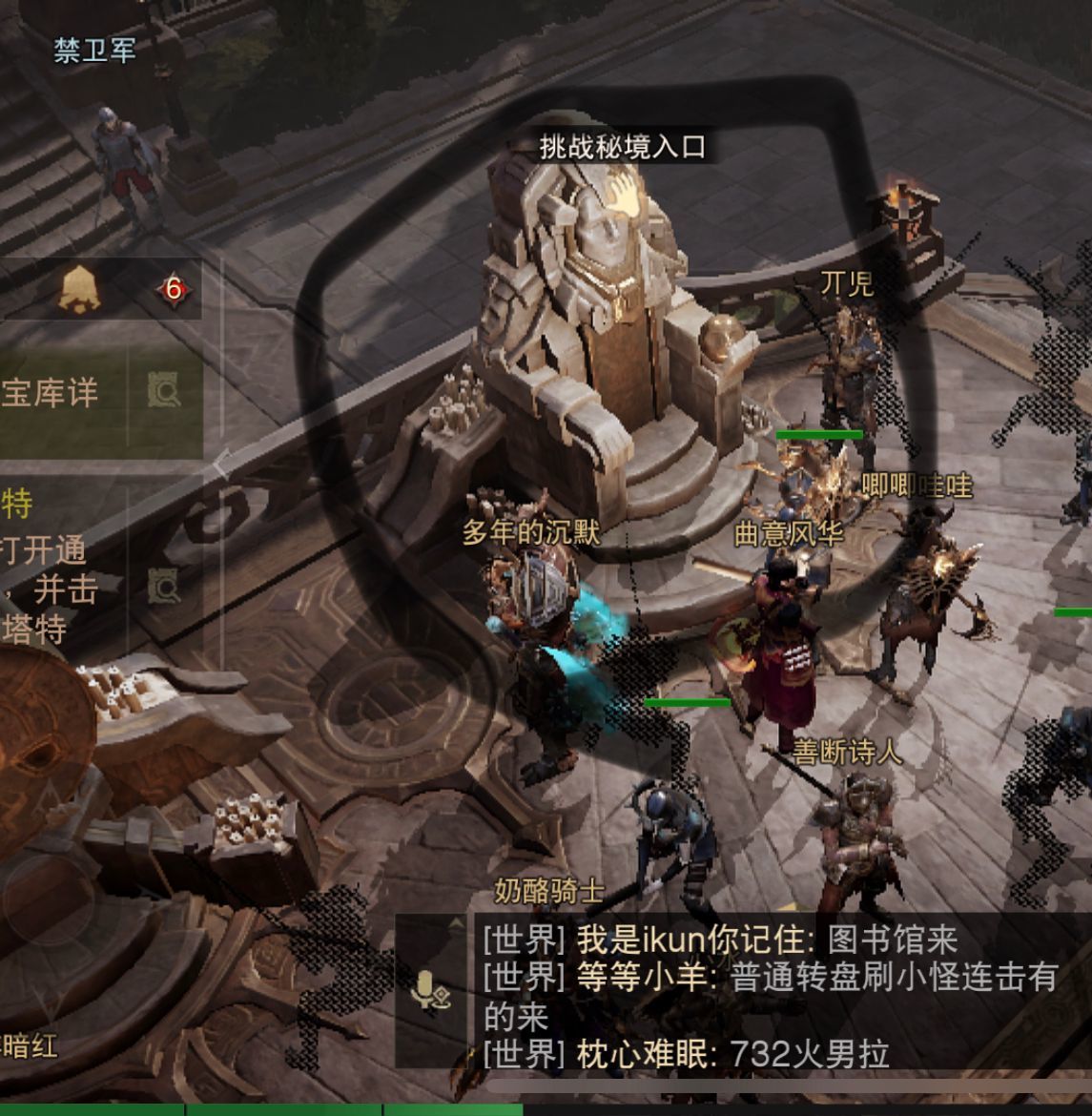Click the magnifier icon beside 宝库详
This screenshot has height=1116, width=1092.
click(164, 391)
